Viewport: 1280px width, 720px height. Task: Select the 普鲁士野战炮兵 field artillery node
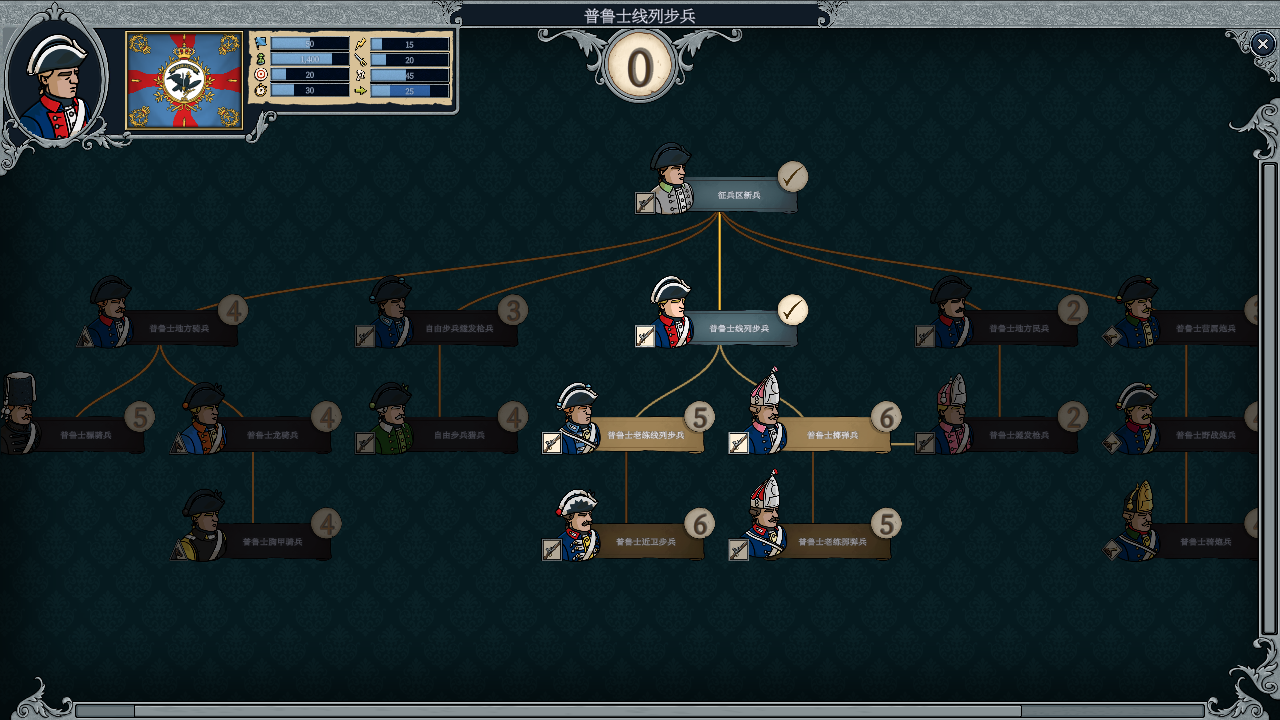pos(1204,435)
